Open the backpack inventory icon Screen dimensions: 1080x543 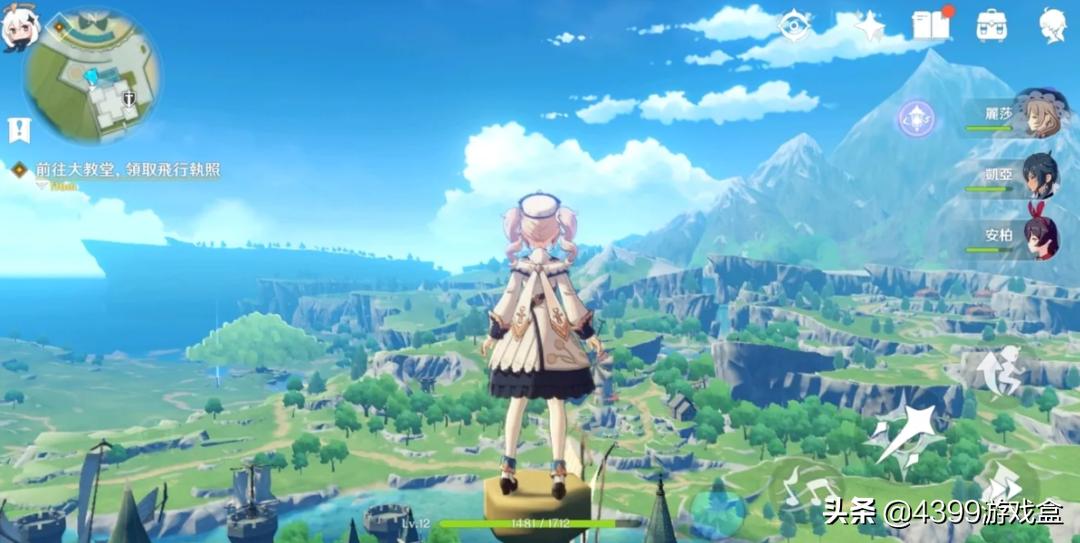point(991,25)
